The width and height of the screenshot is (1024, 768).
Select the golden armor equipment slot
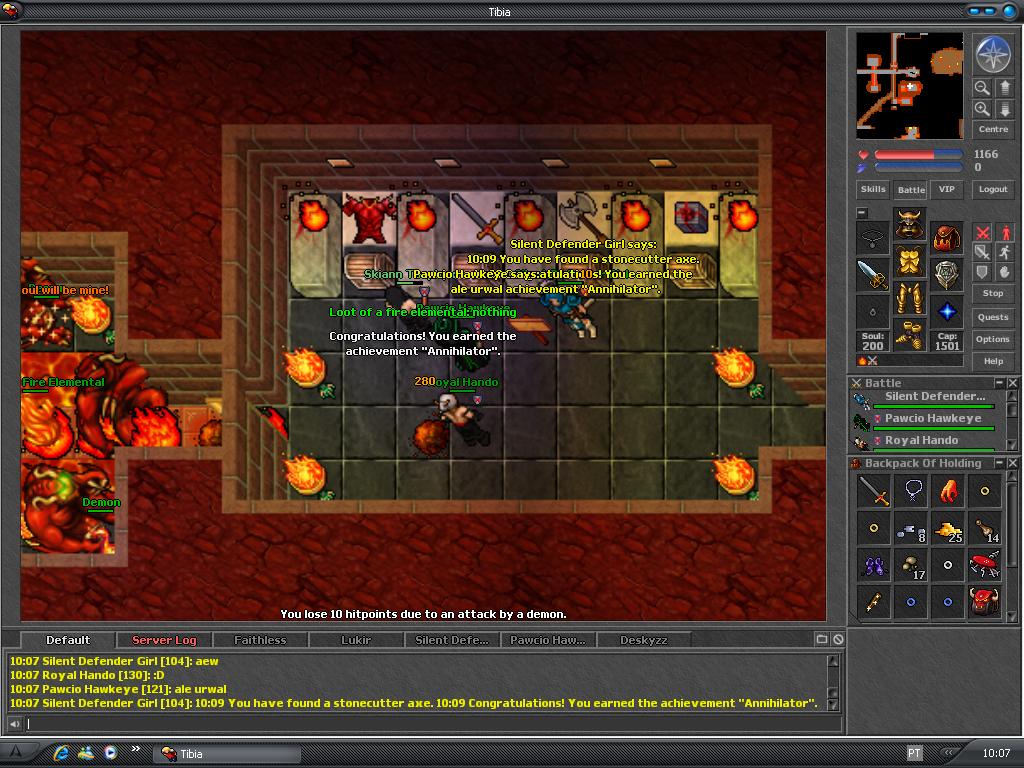[909, 262]
